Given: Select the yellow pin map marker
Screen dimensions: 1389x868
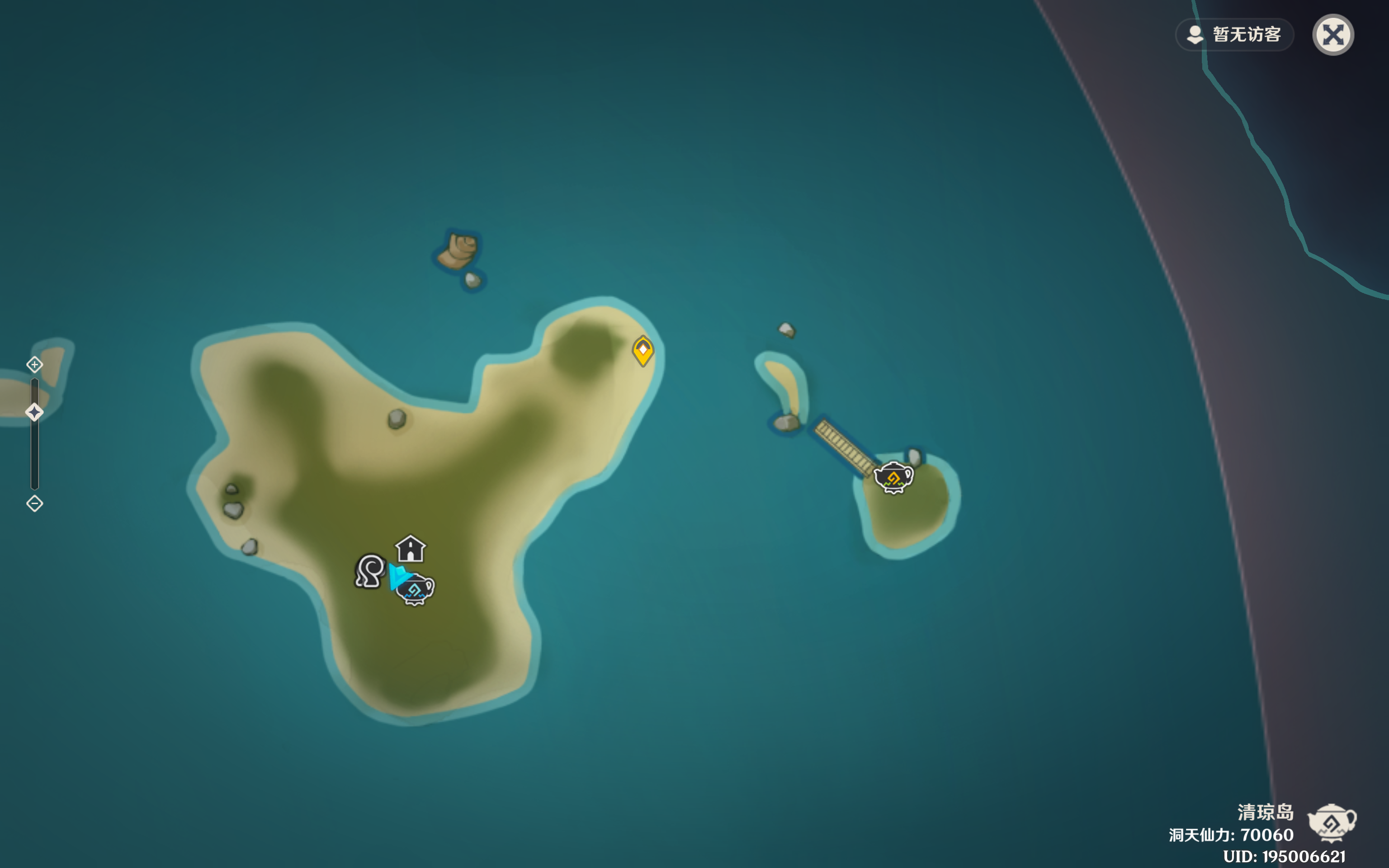Looking at the screenshot, I should tap(643, 350).
